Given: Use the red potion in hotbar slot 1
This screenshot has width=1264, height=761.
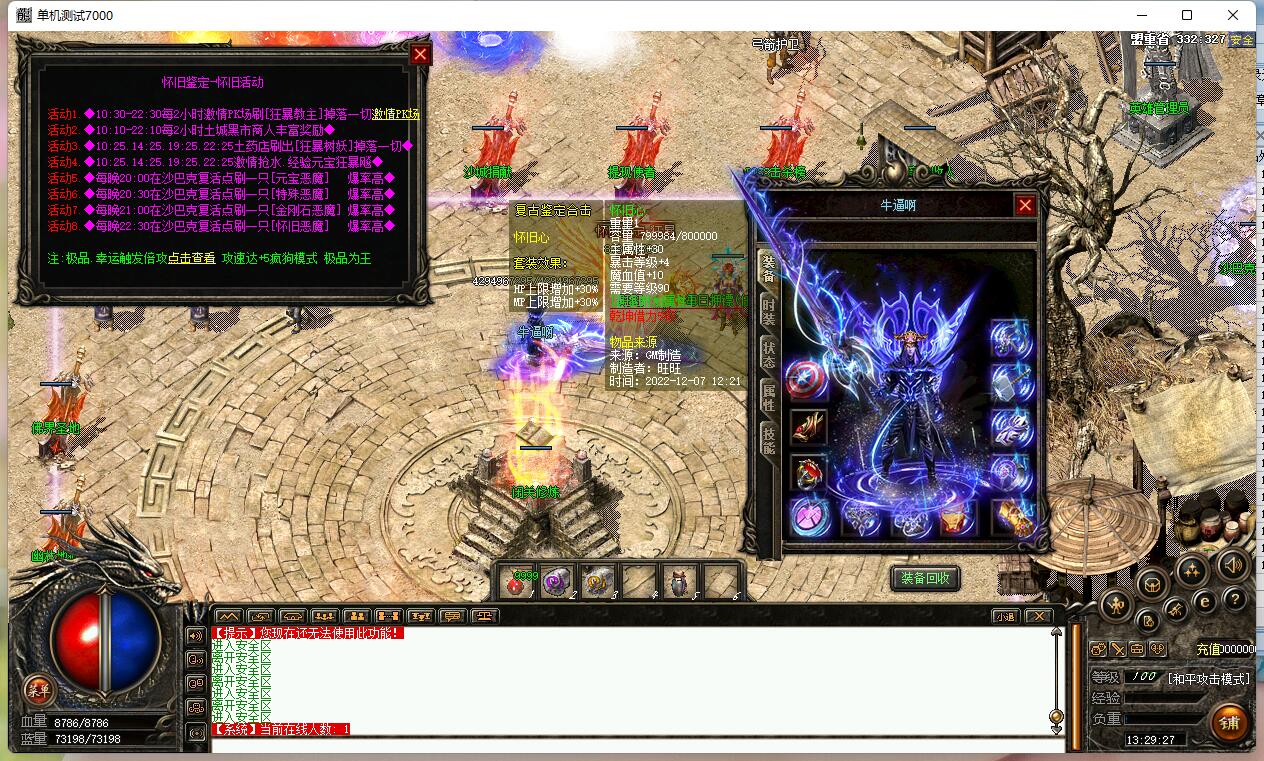Looking at the screenshot, I should point(517,582).
